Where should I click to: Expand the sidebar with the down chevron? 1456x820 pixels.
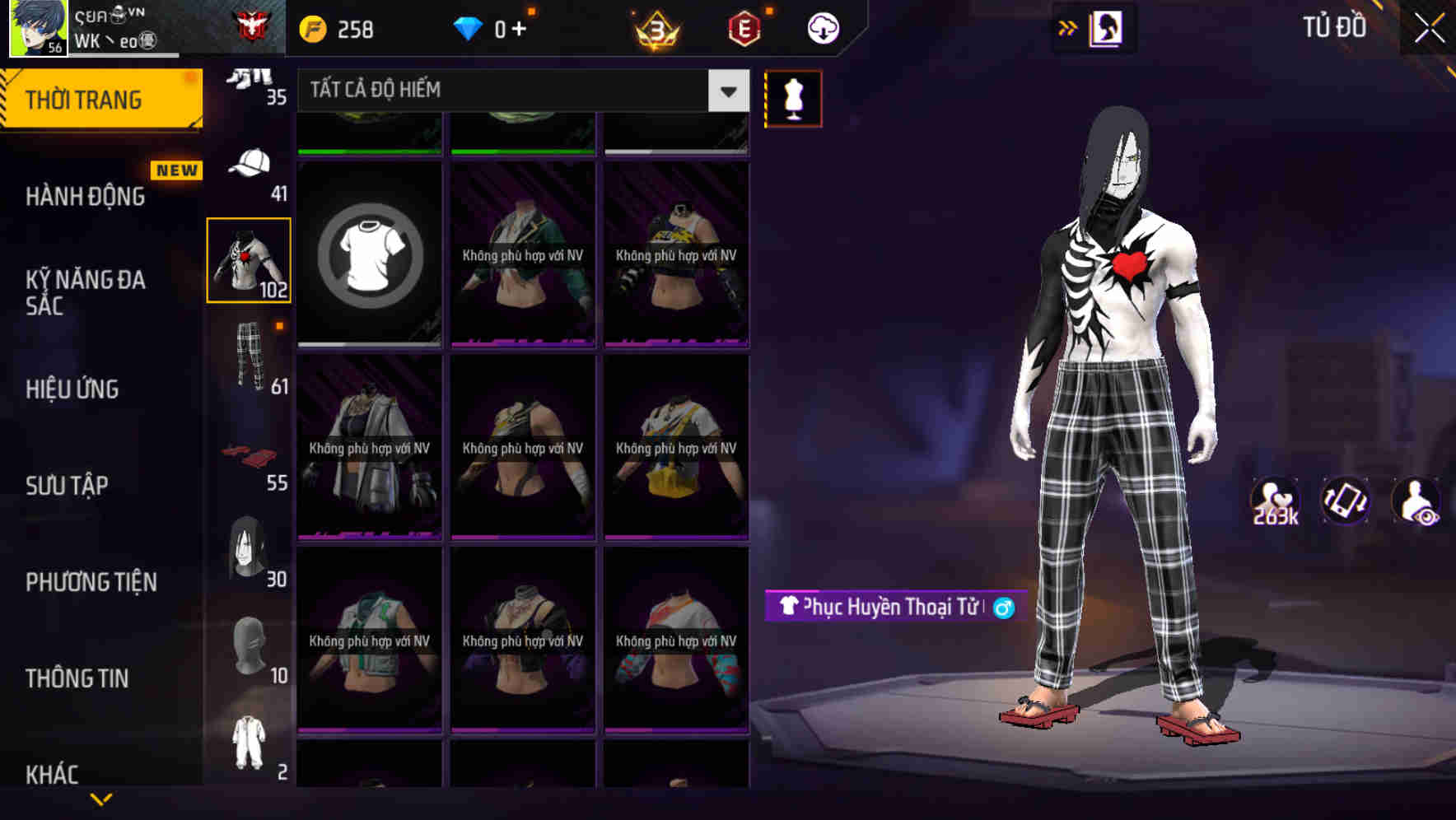100,799
